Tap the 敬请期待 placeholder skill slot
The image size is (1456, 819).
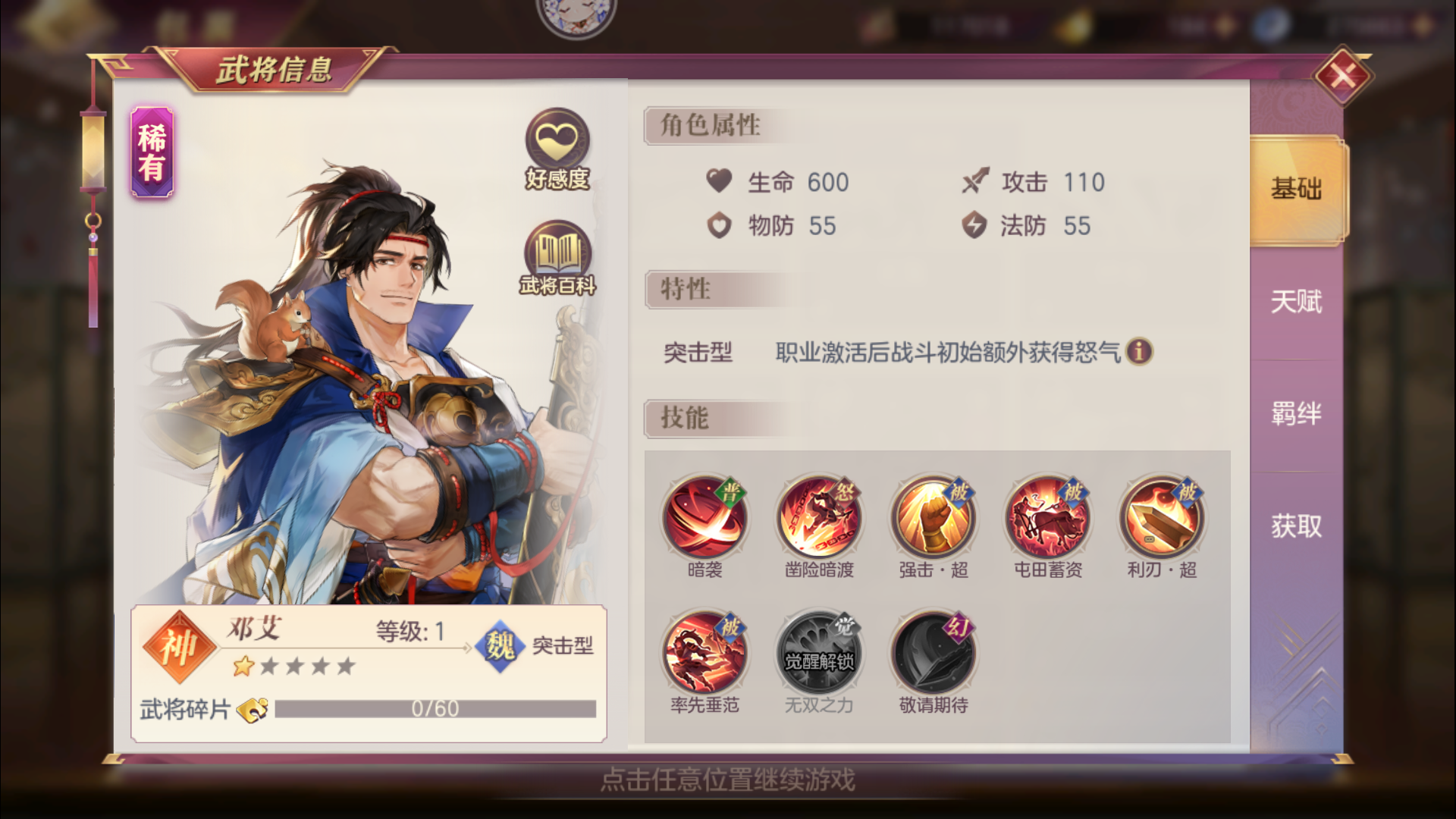click(932, 651)
